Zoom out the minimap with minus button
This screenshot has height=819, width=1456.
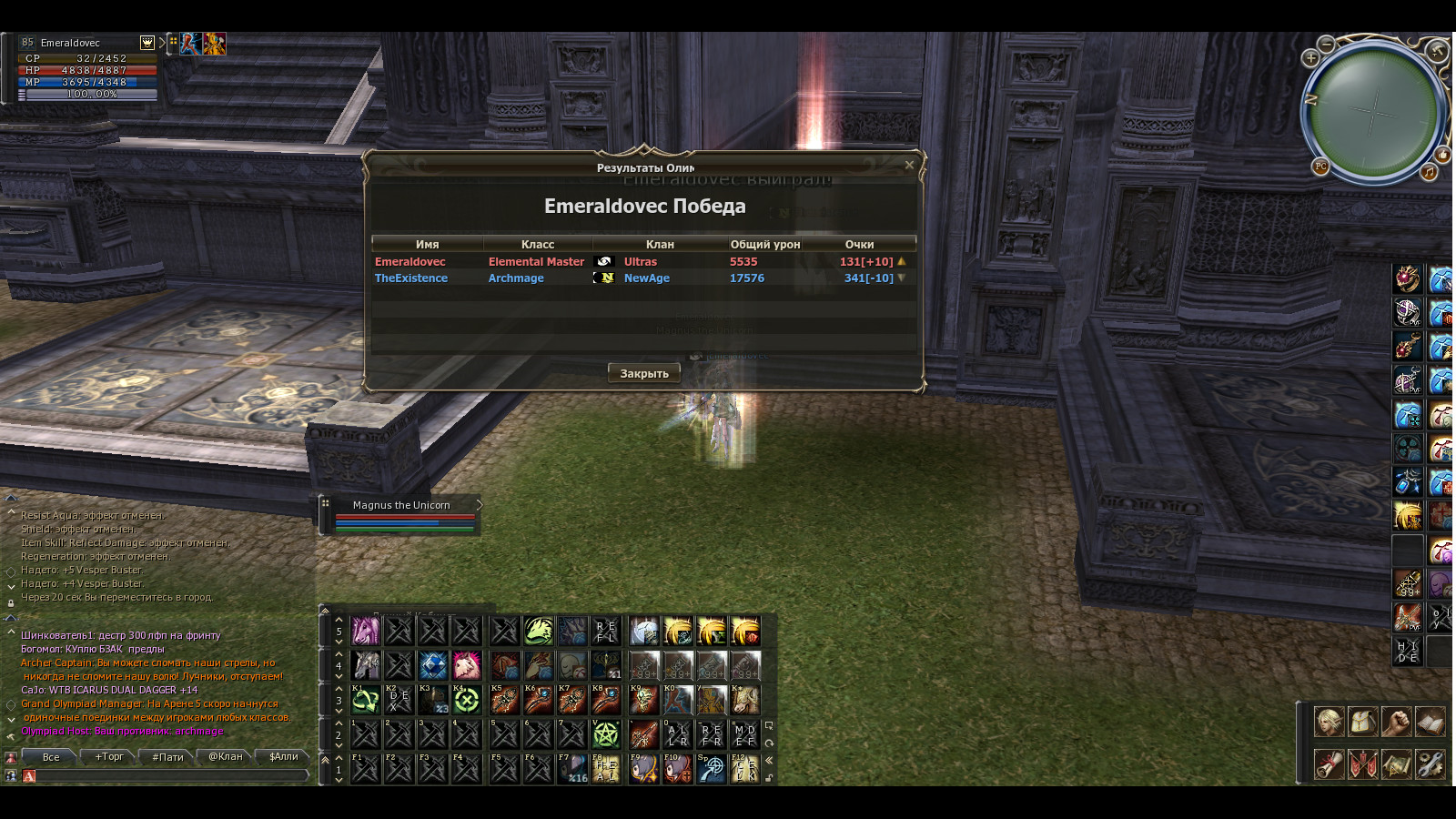pyautogui.click(x=1327, y=44)
